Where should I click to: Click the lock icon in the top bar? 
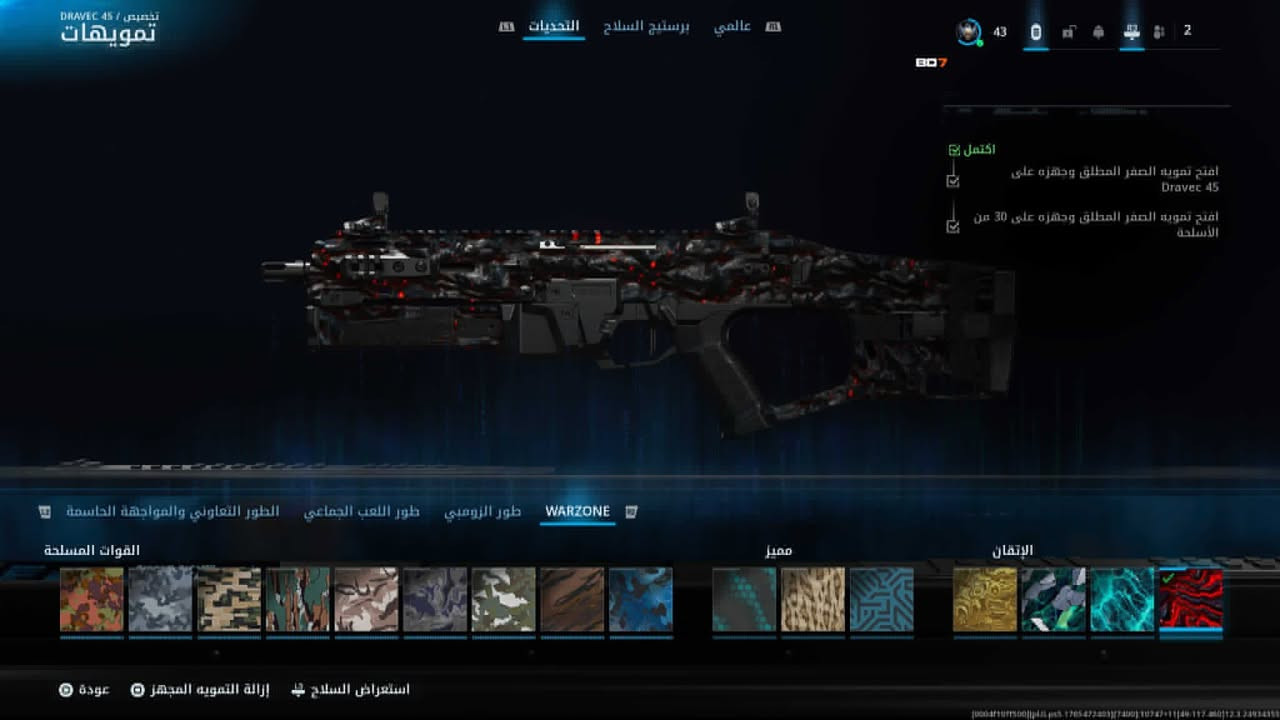tap(1068, 32)
